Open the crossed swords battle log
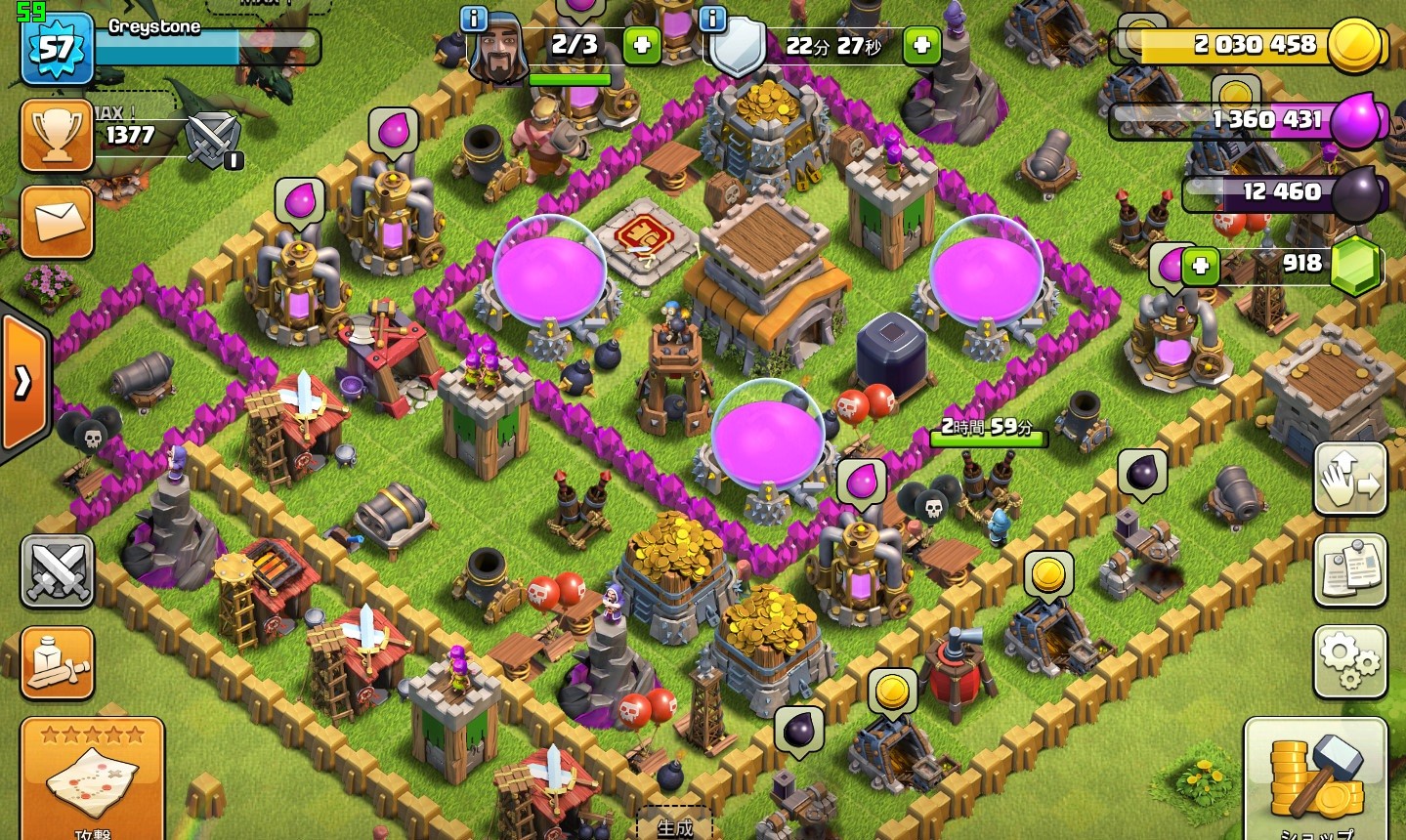This screenshot has height=840, width=1406. click(57, 570)
